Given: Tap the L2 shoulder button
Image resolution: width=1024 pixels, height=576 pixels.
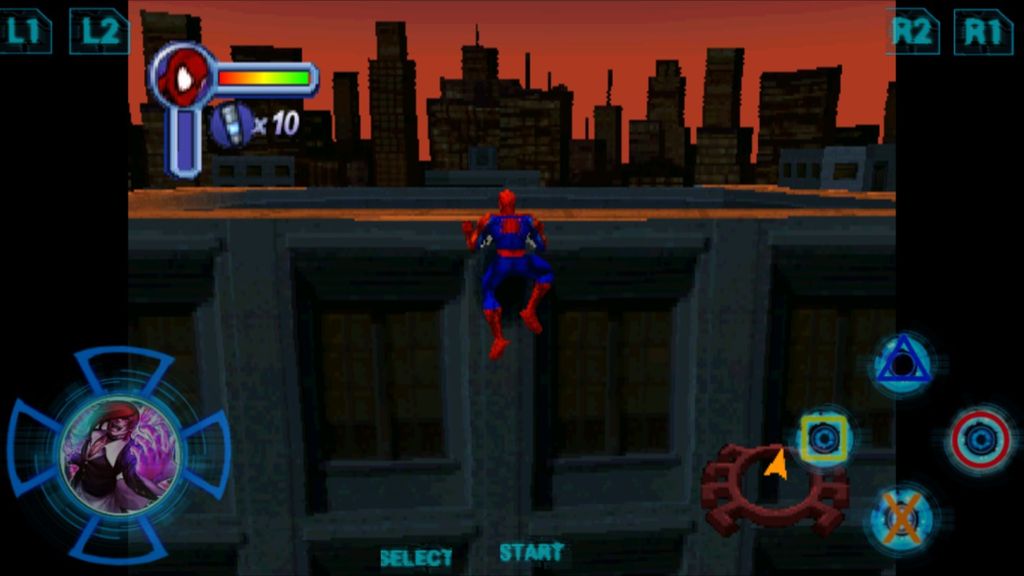Looking at the screenshot, I should (99, 31).
